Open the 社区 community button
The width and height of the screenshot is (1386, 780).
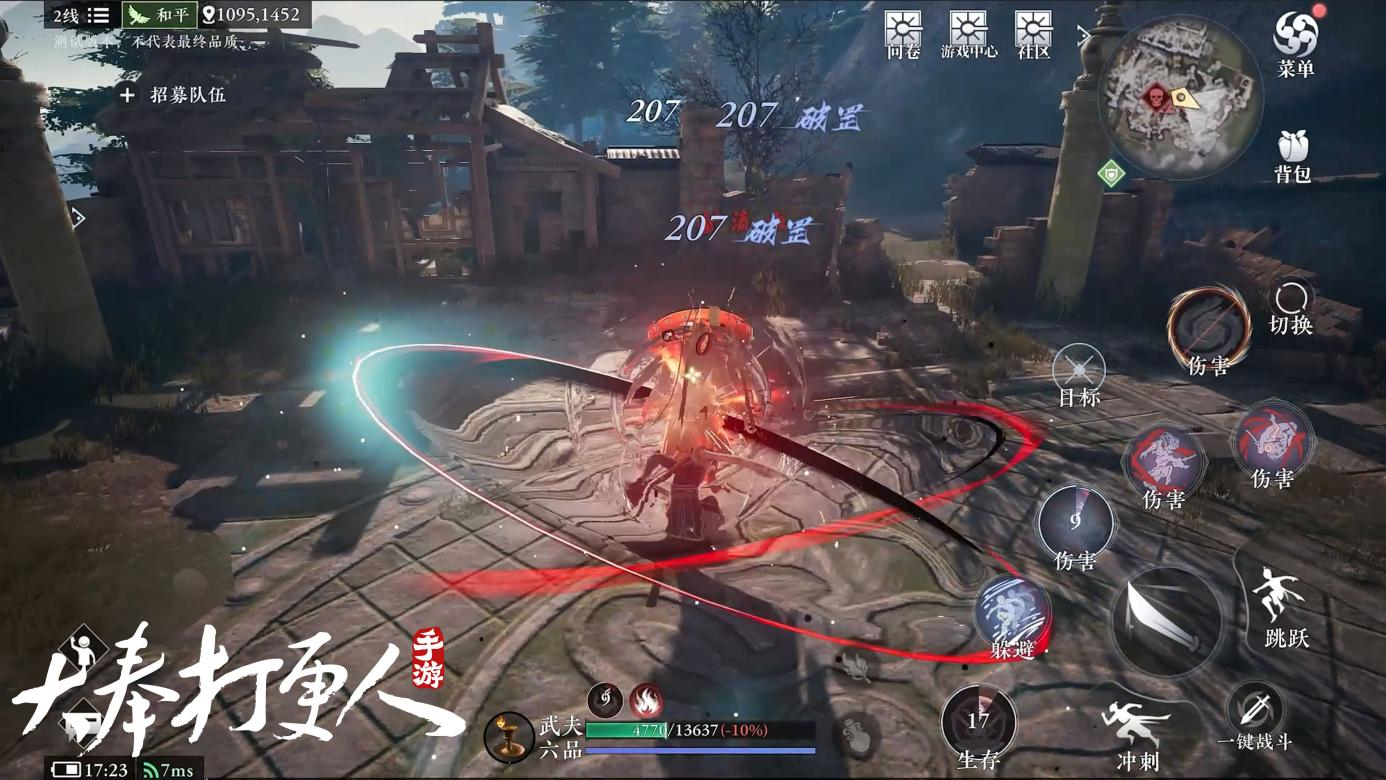(x=1033, y=32)
